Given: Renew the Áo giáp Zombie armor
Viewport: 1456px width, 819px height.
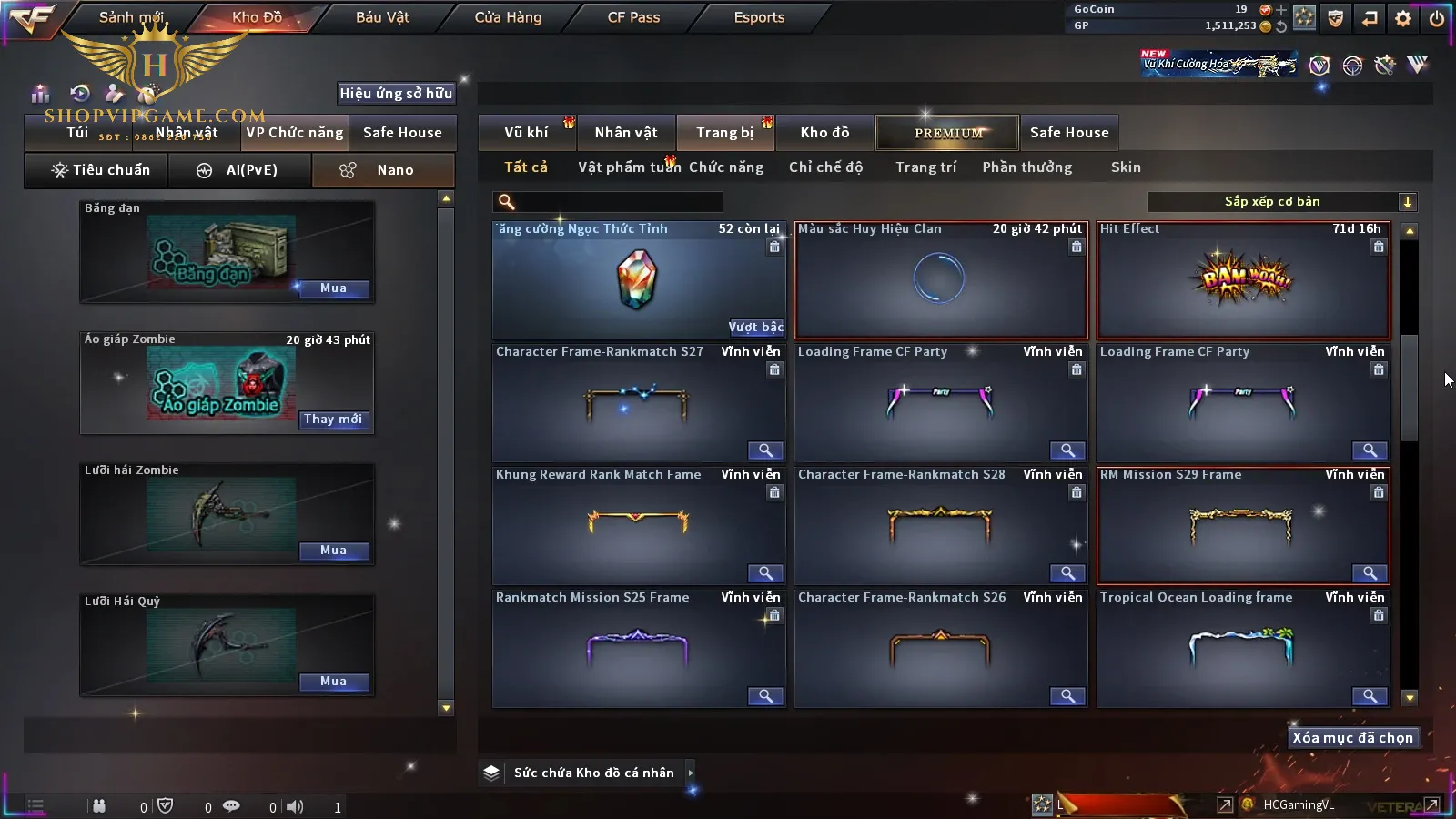Looking at the screenshot, I should (334, 420).
